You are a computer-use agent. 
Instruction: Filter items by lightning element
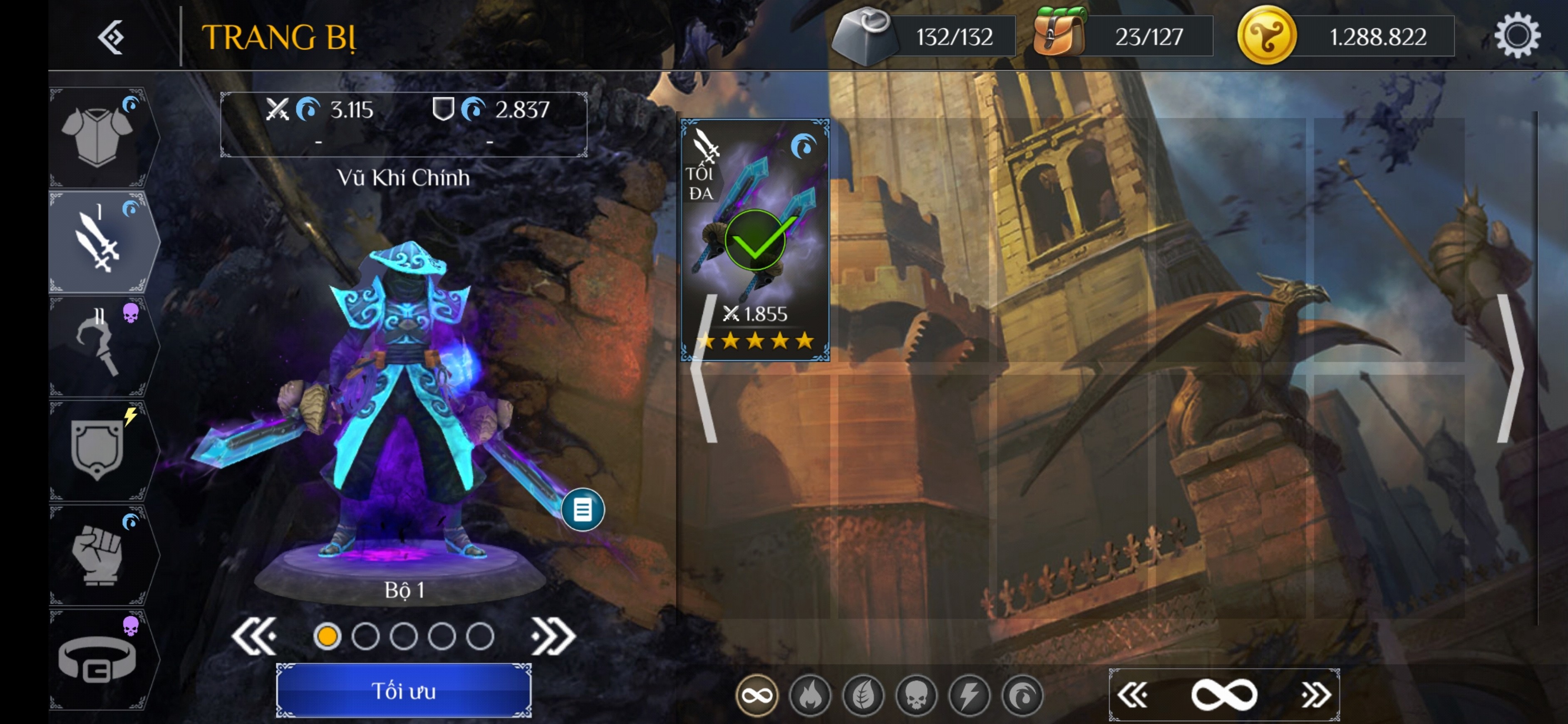pyautogui.click(x=970, y=695)
